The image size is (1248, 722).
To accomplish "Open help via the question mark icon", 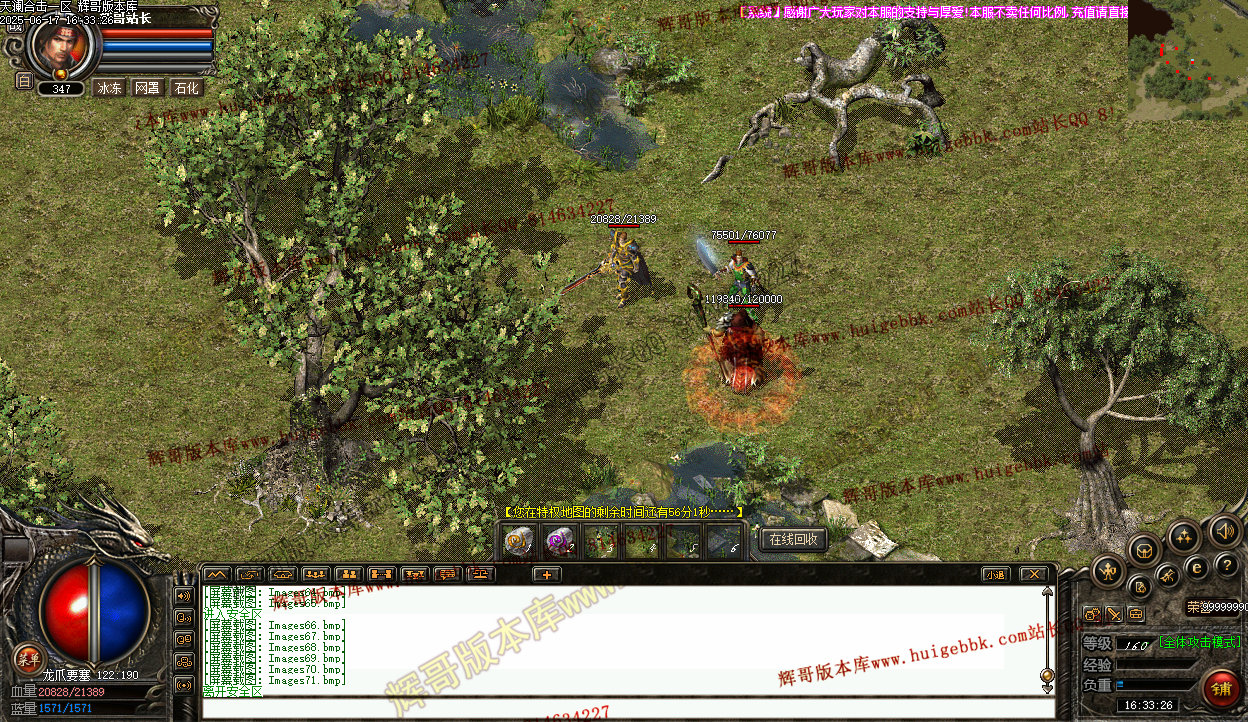I will [1227, 565].
